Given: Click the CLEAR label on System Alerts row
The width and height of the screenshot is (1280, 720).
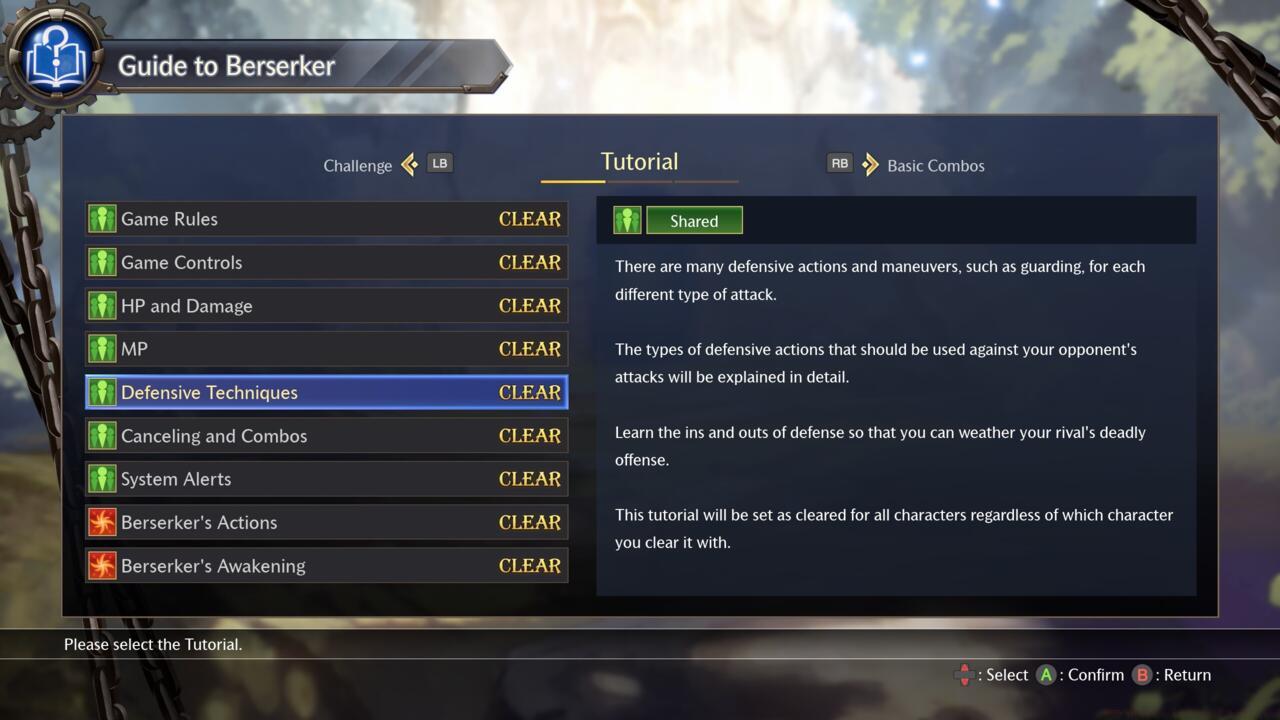Looking at the screenshot, I should 530,478.
